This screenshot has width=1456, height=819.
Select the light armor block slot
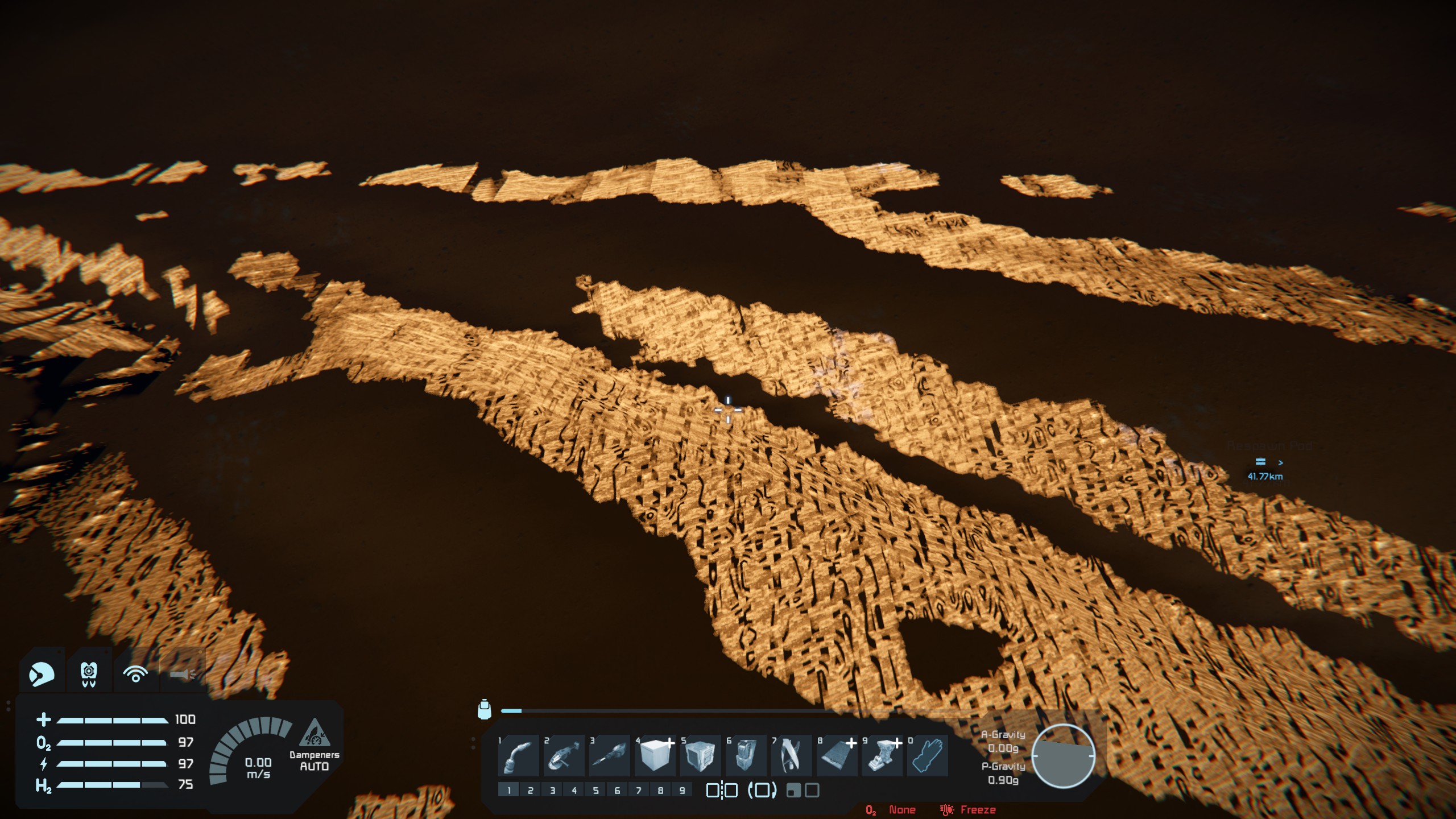coord(655,756)
